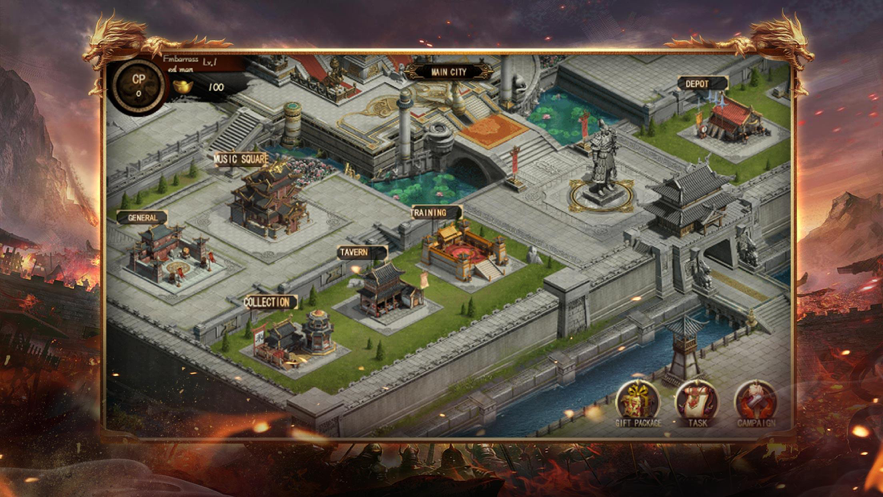The width and height of the screenshot is (883, 497).
Task: Launch the Campaign button
Action: tap(756, 400)
